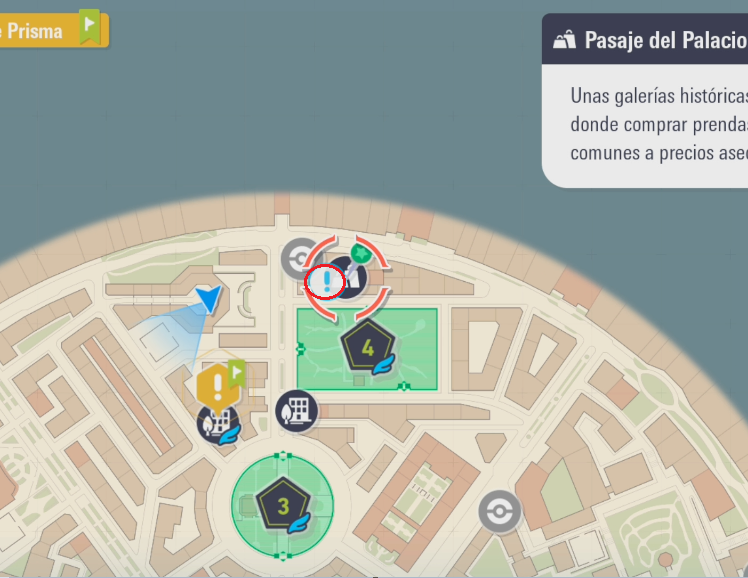Screen dimensions: 748x578
Task: Select the building marker with the blue wing
Action: pos(217,424)
